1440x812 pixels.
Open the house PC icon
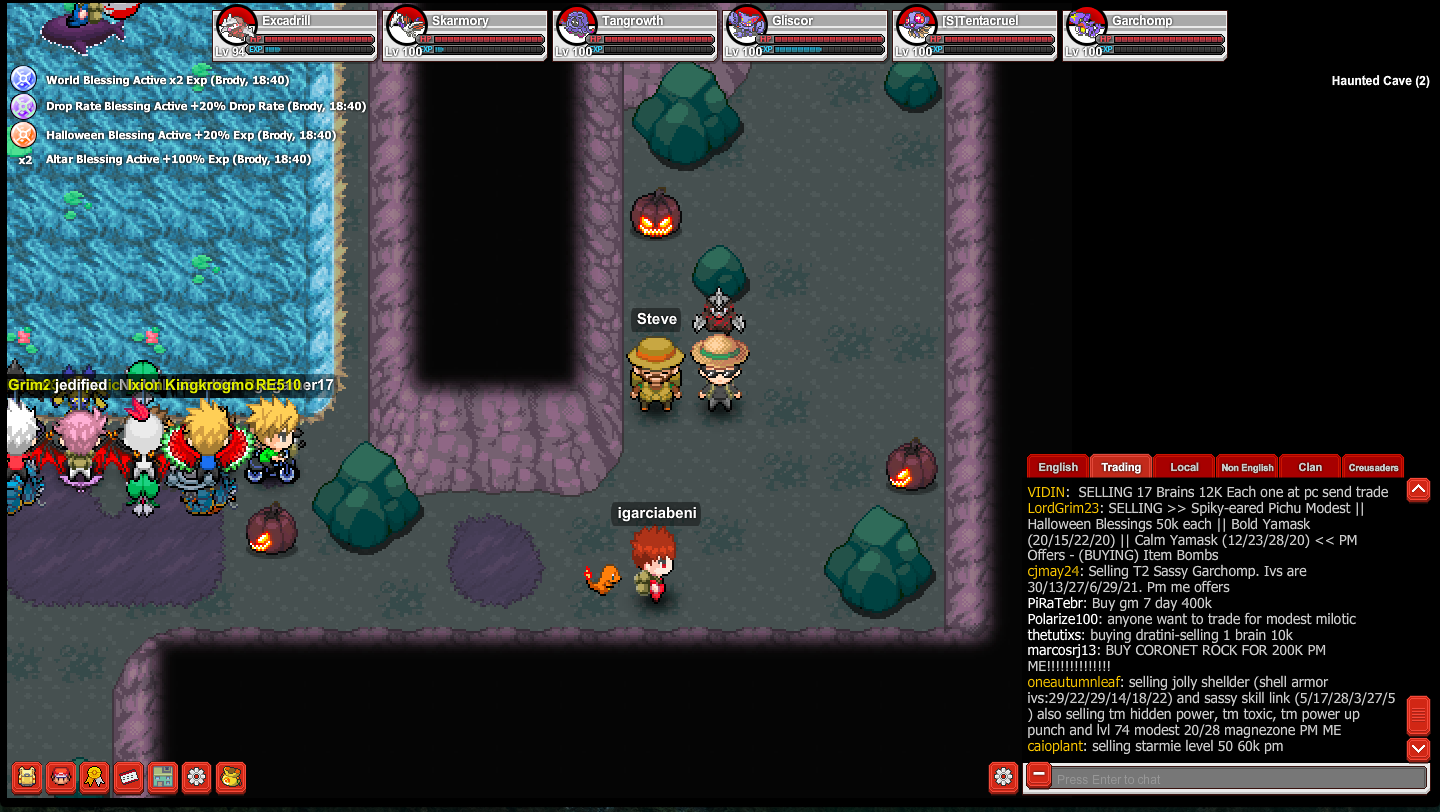point(162,777)
